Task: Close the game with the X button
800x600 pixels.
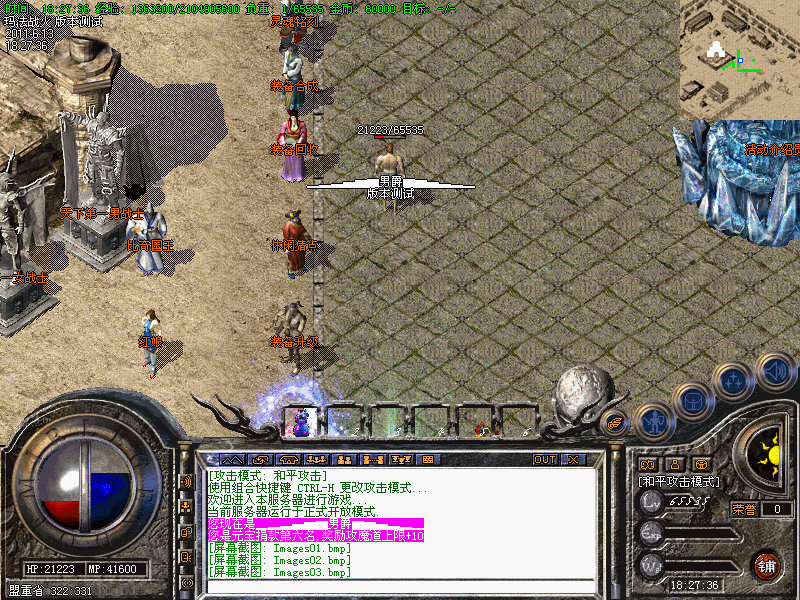Action: click(x=573, y=460)
